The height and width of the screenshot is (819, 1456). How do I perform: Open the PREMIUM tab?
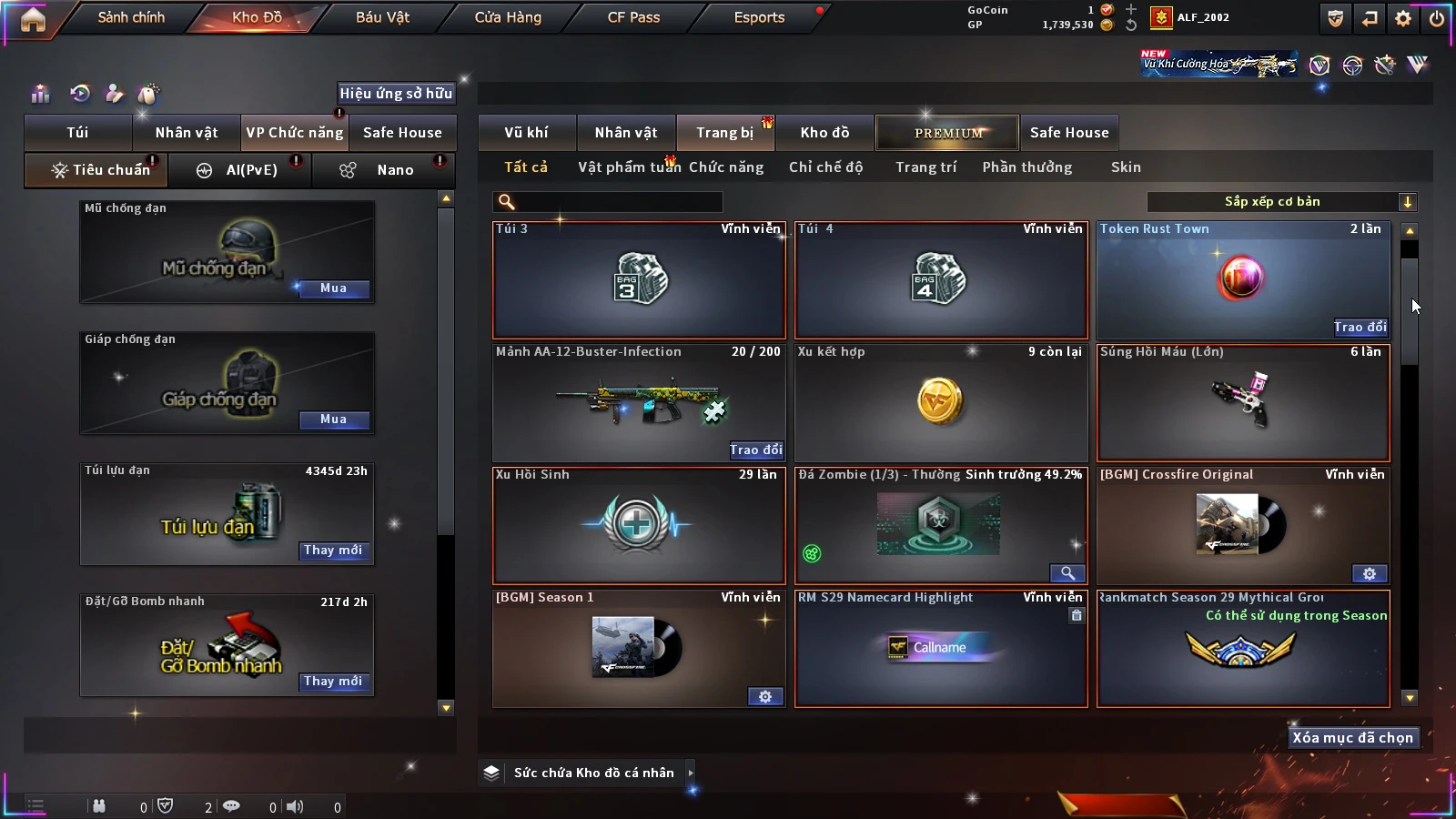click(x=947, y=133)
